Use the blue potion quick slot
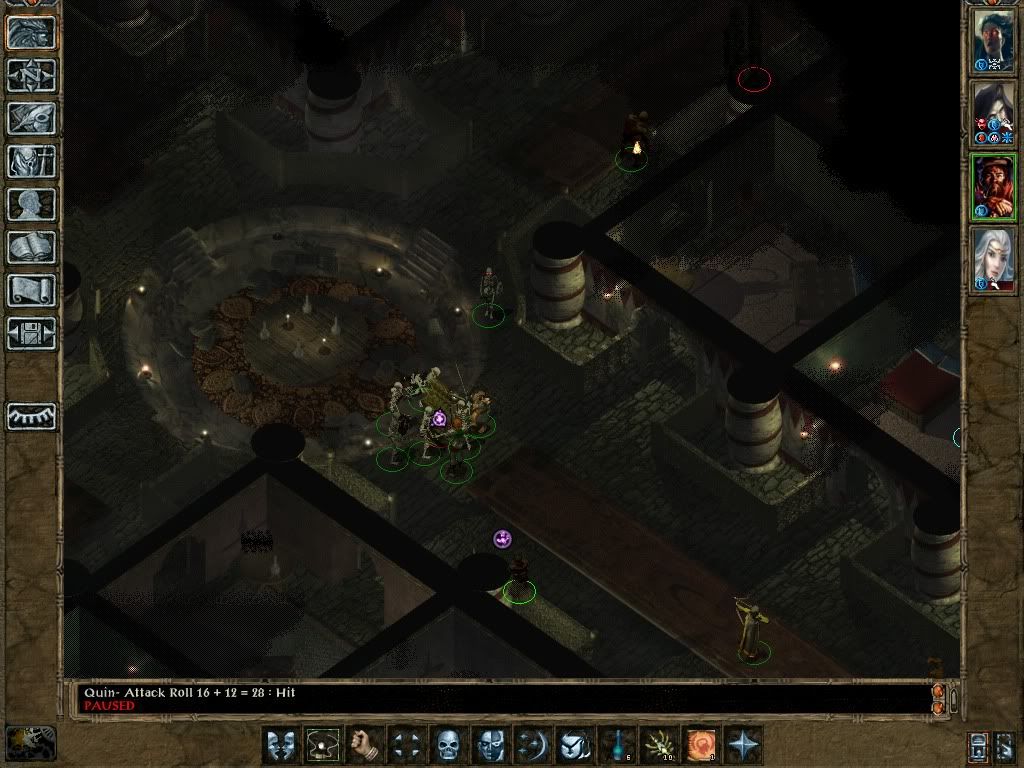 point(617,745)
